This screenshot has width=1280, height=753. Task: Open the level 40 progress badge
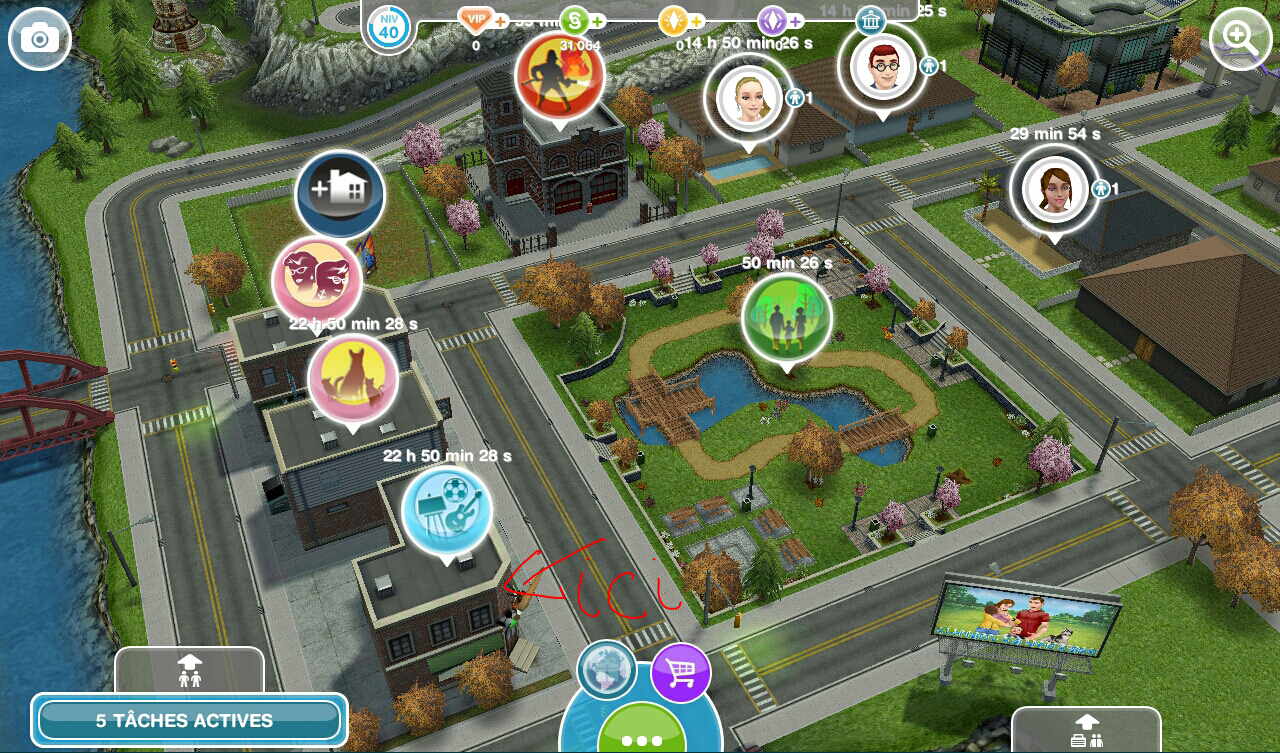coord(388,27)
